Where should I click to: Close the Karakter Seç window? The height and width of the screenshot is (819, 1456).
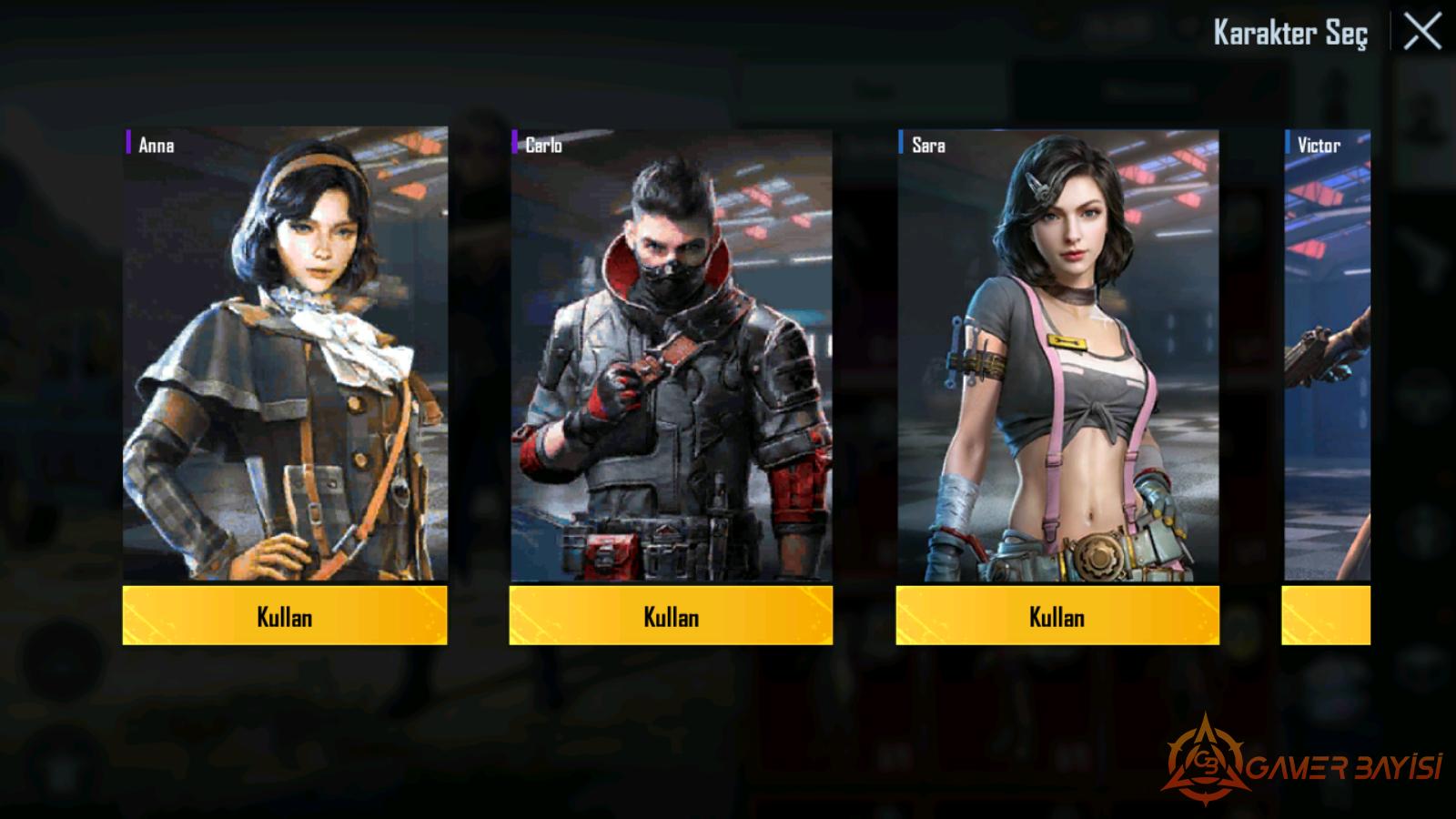pos(1421,33)
